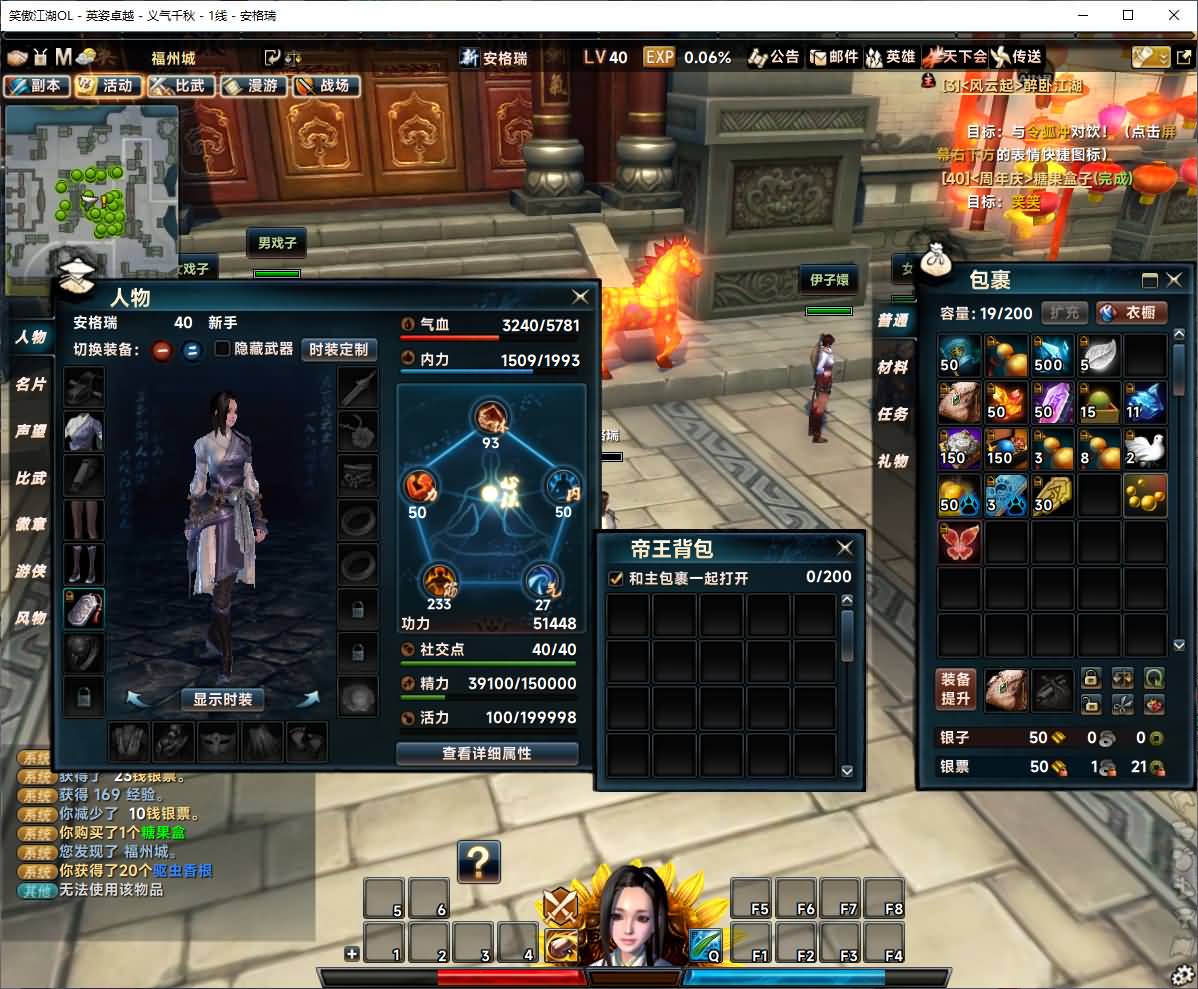This screenshot has height=989, width=1198.
Task: Switch to the 材料 inventory tab
Action: coord(892,367)
